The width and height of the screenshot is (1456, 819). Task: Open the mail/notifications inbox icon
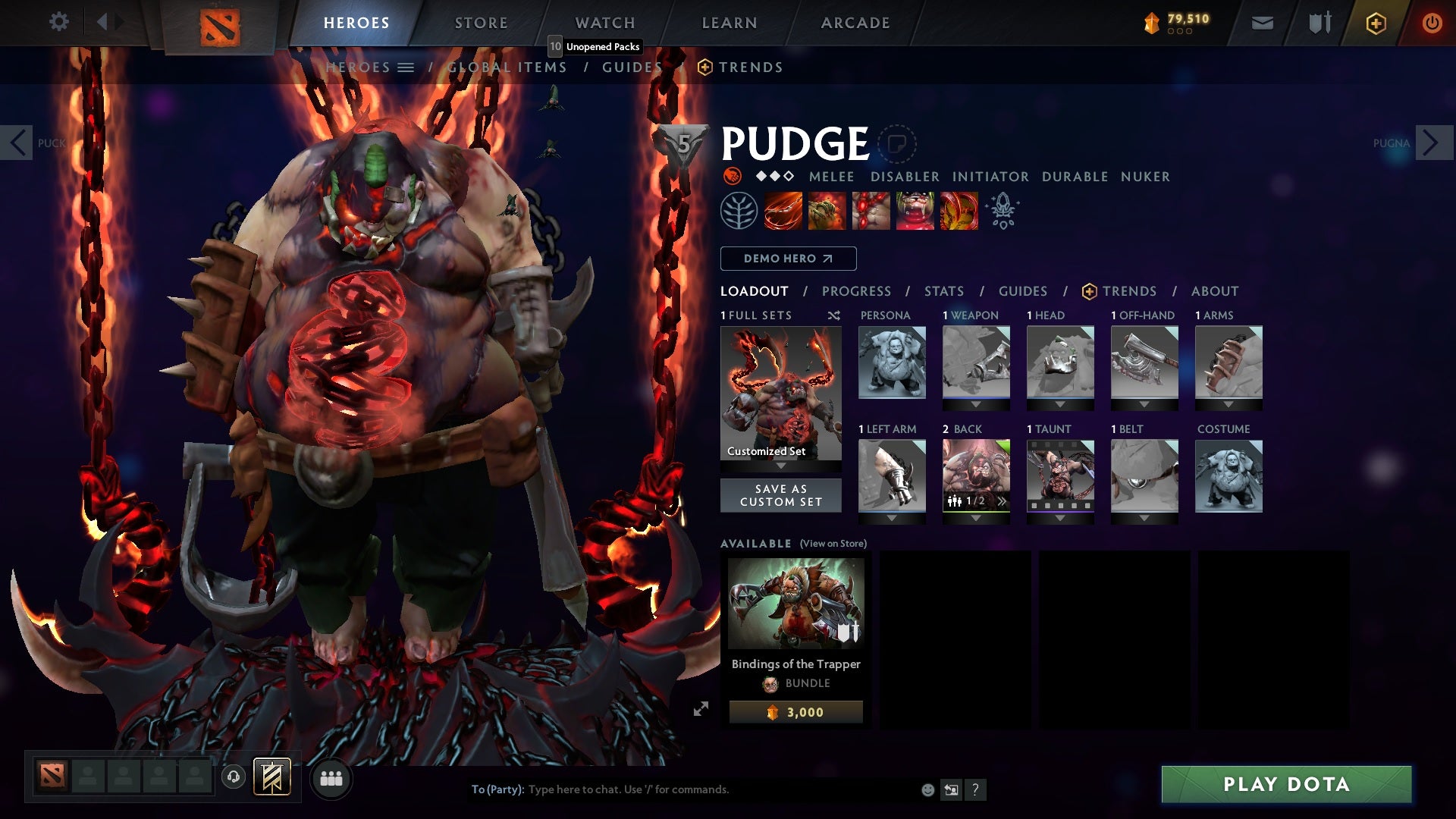pos(1262,23)
